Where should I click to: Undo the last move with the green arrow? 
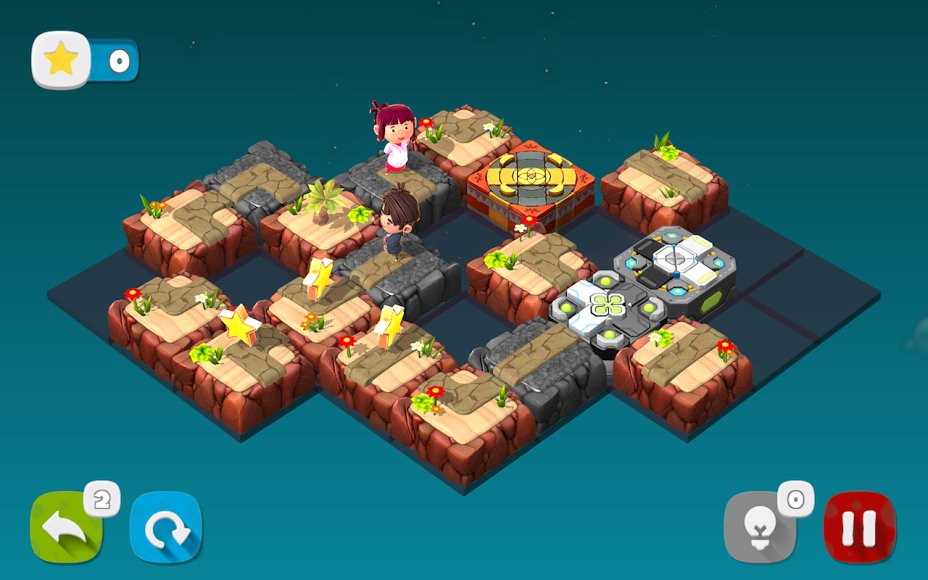[65, 528]
